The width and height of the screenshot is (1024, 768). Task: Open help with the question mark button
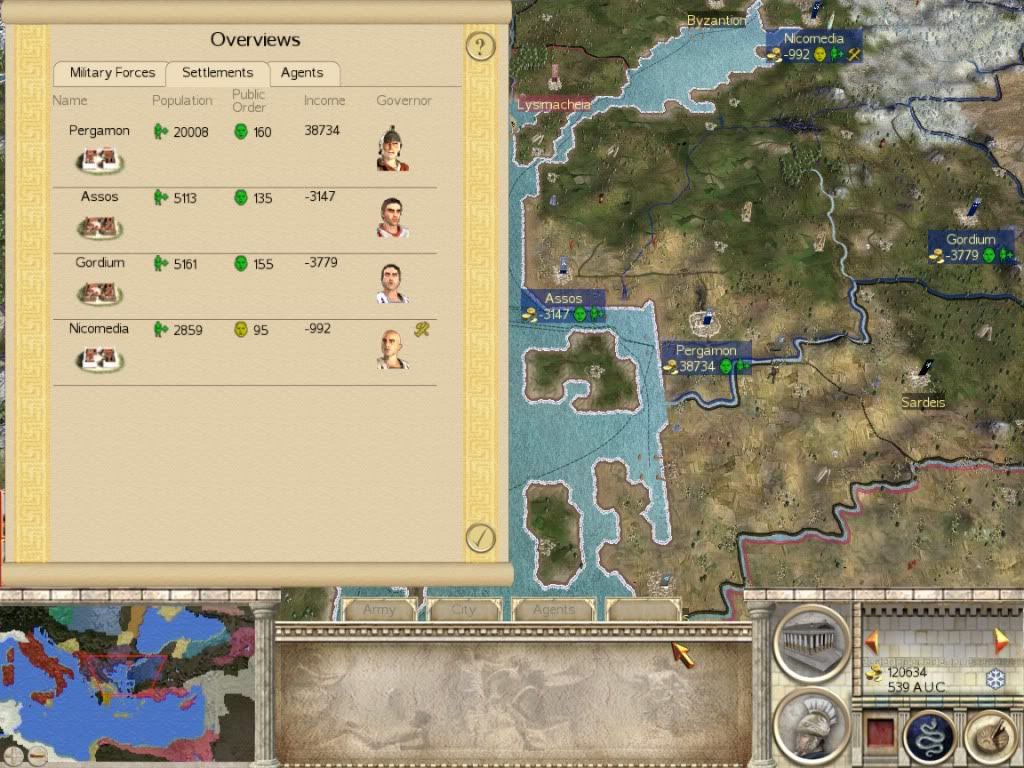481,46
